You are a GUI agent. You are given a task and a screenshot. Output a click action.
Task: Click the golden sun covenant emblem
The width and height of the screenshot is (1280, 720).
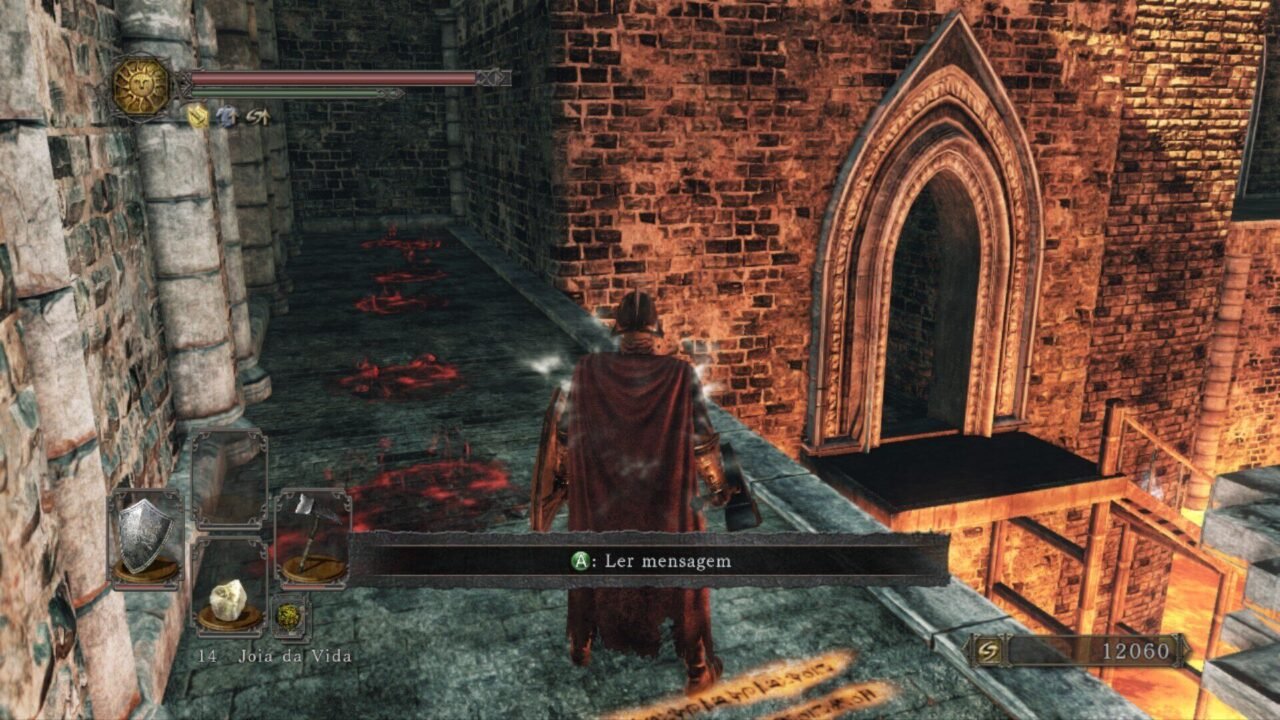click(x=141, y=86)
